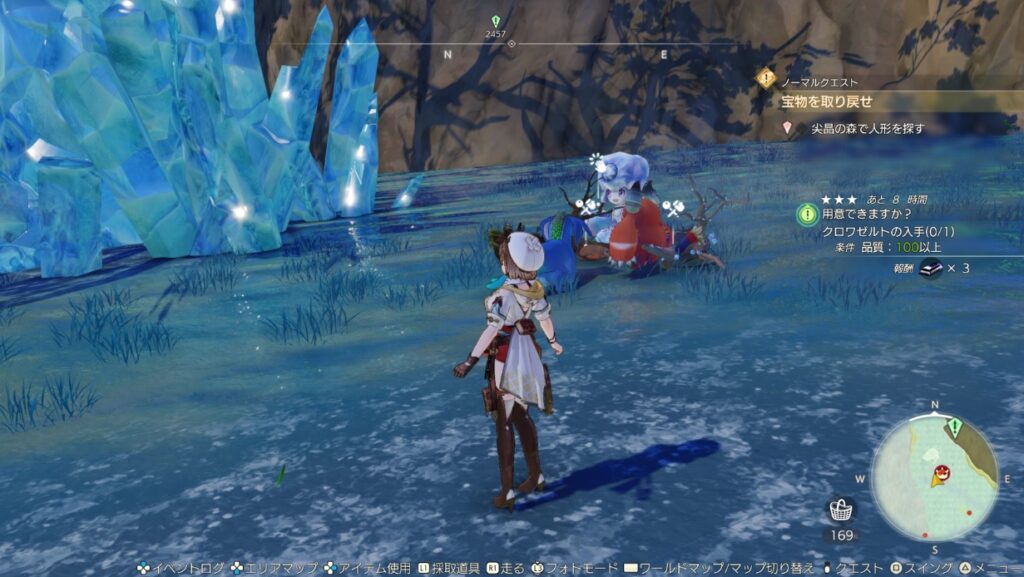Open the gathering basket icon

841,510
